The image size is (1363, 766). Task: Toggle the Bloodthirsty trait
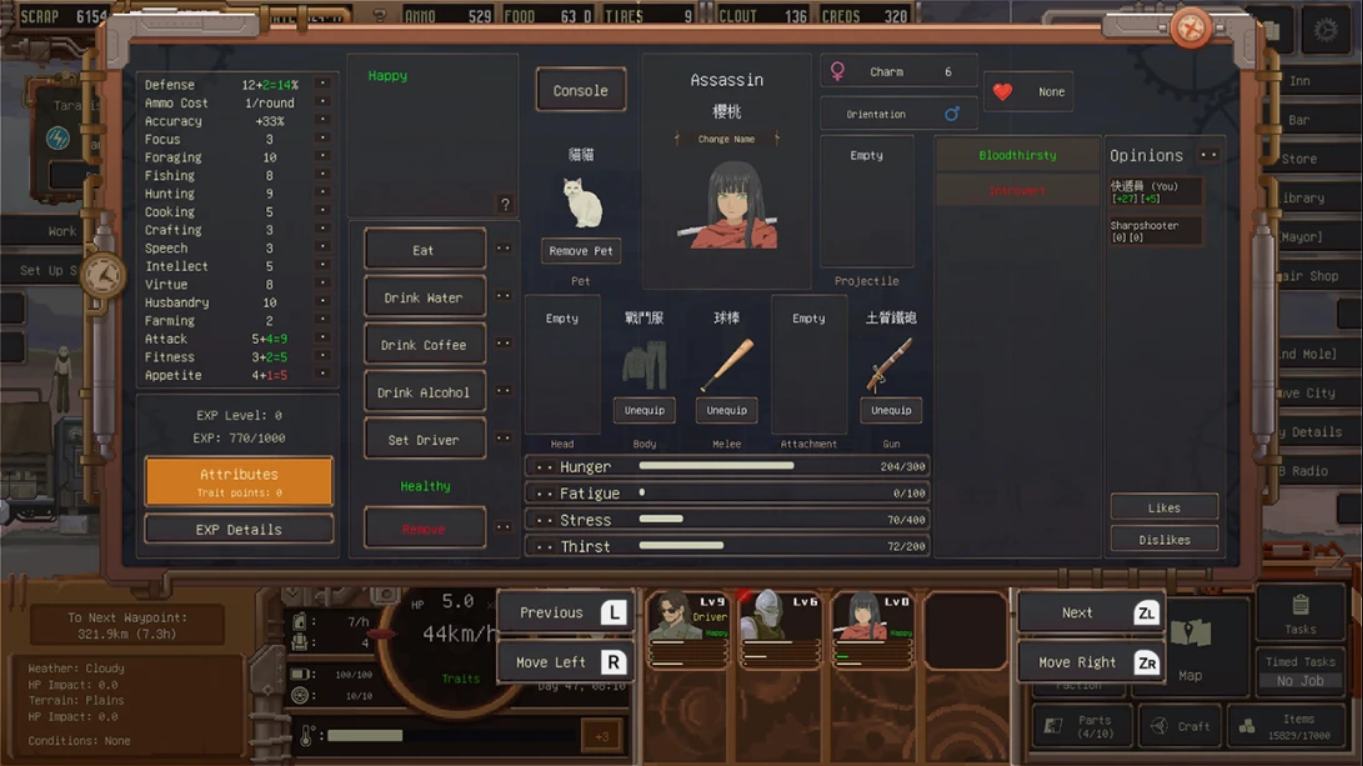tap(1017, 155)
